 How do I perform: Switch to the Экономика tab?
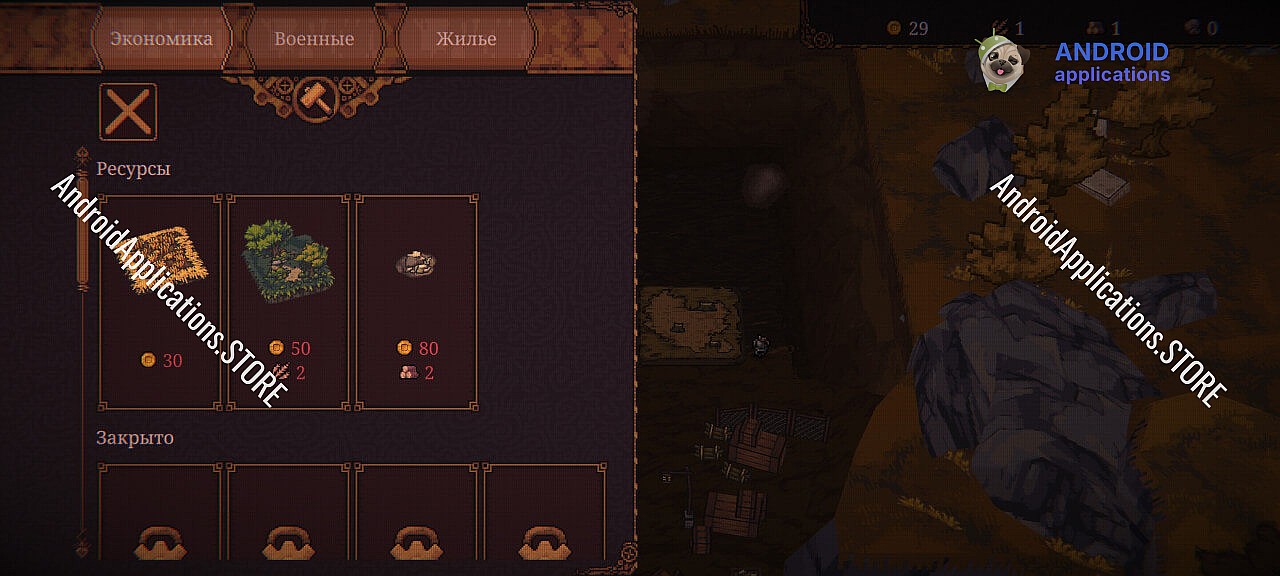(161, 39)
